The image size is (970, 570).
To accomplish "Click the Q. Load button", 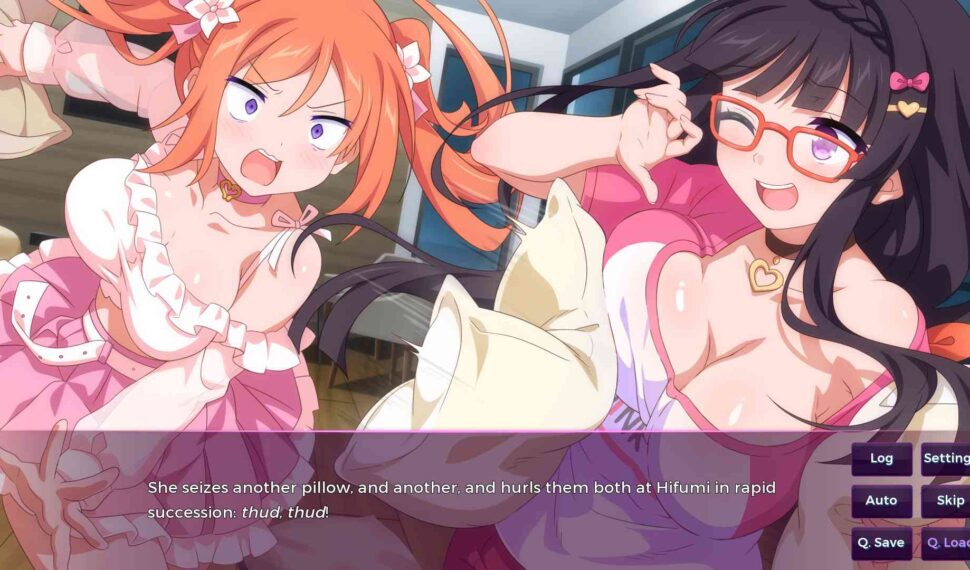I will (x=946, y=543).
